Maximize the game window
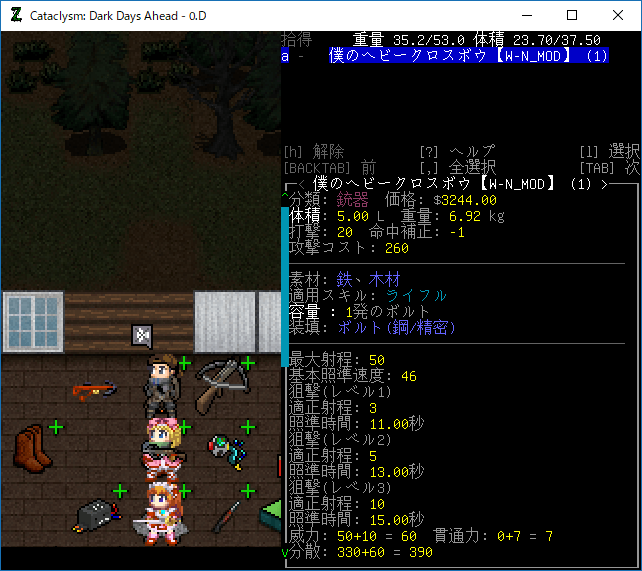 click(x=572, y=15)
